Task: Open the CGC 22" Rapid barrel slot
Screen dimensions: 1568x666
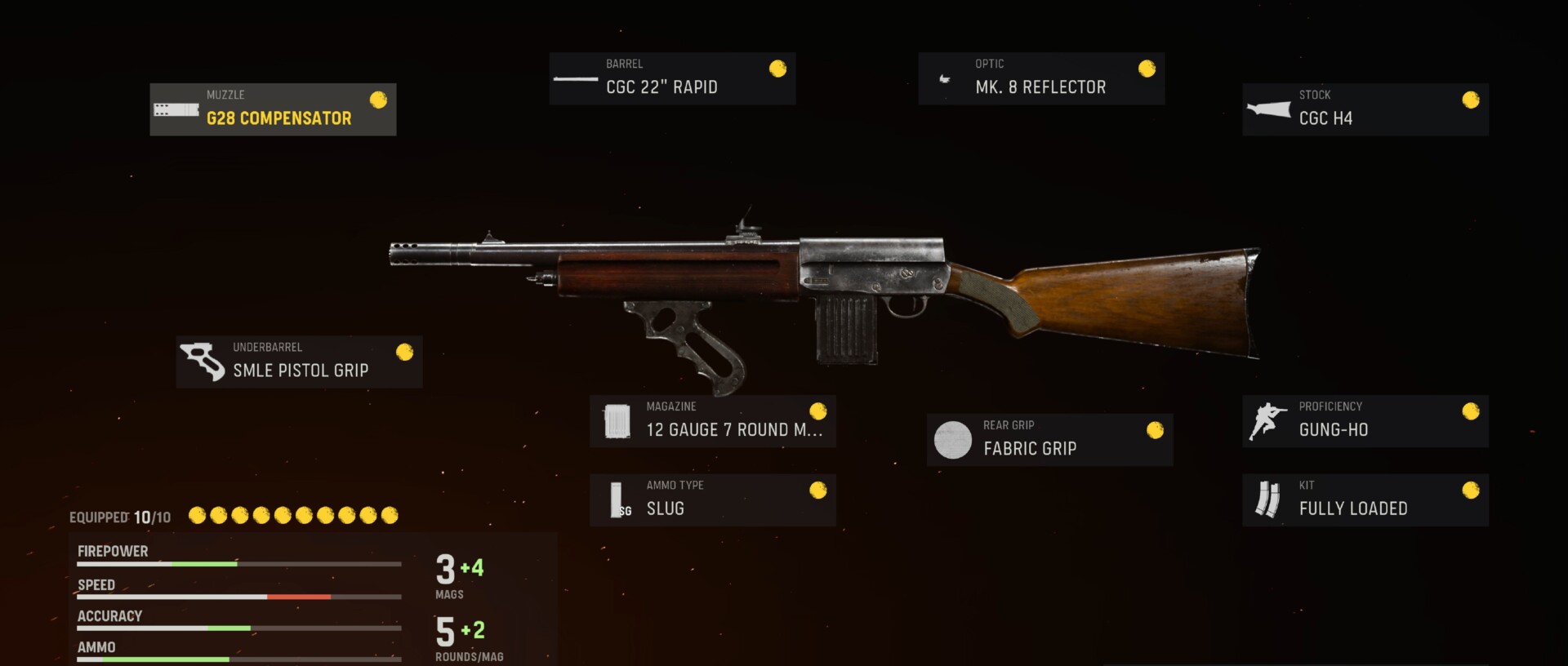Action: (672, 78)
